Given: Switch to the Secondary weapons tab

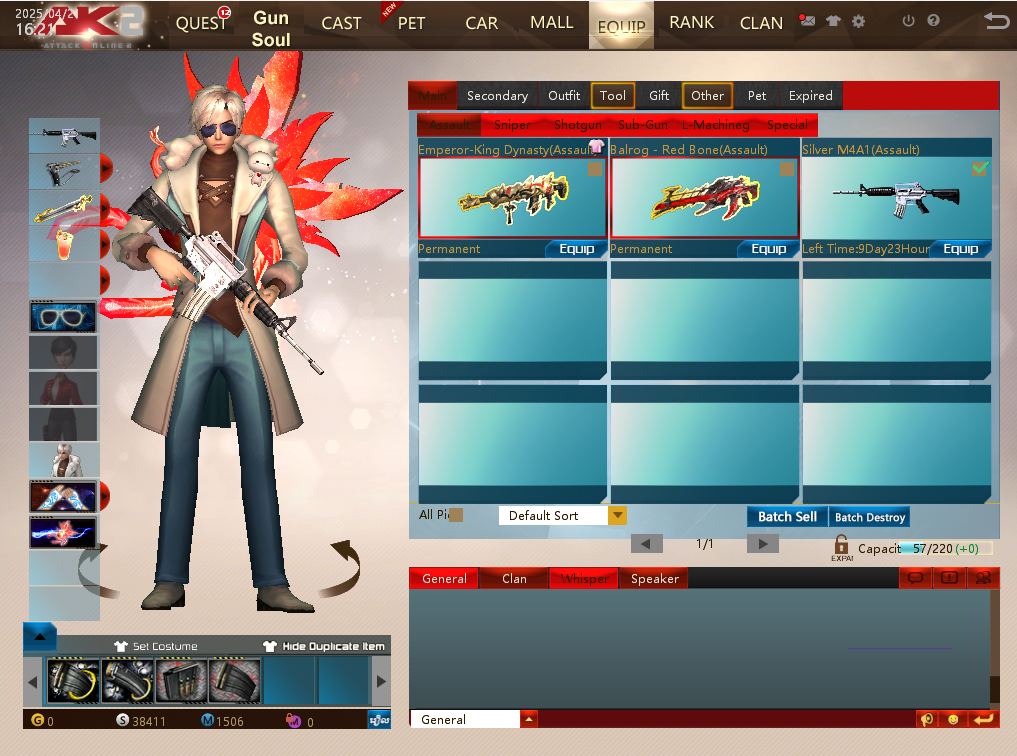Looking at the screenshot, I should [x=497, y=96].
